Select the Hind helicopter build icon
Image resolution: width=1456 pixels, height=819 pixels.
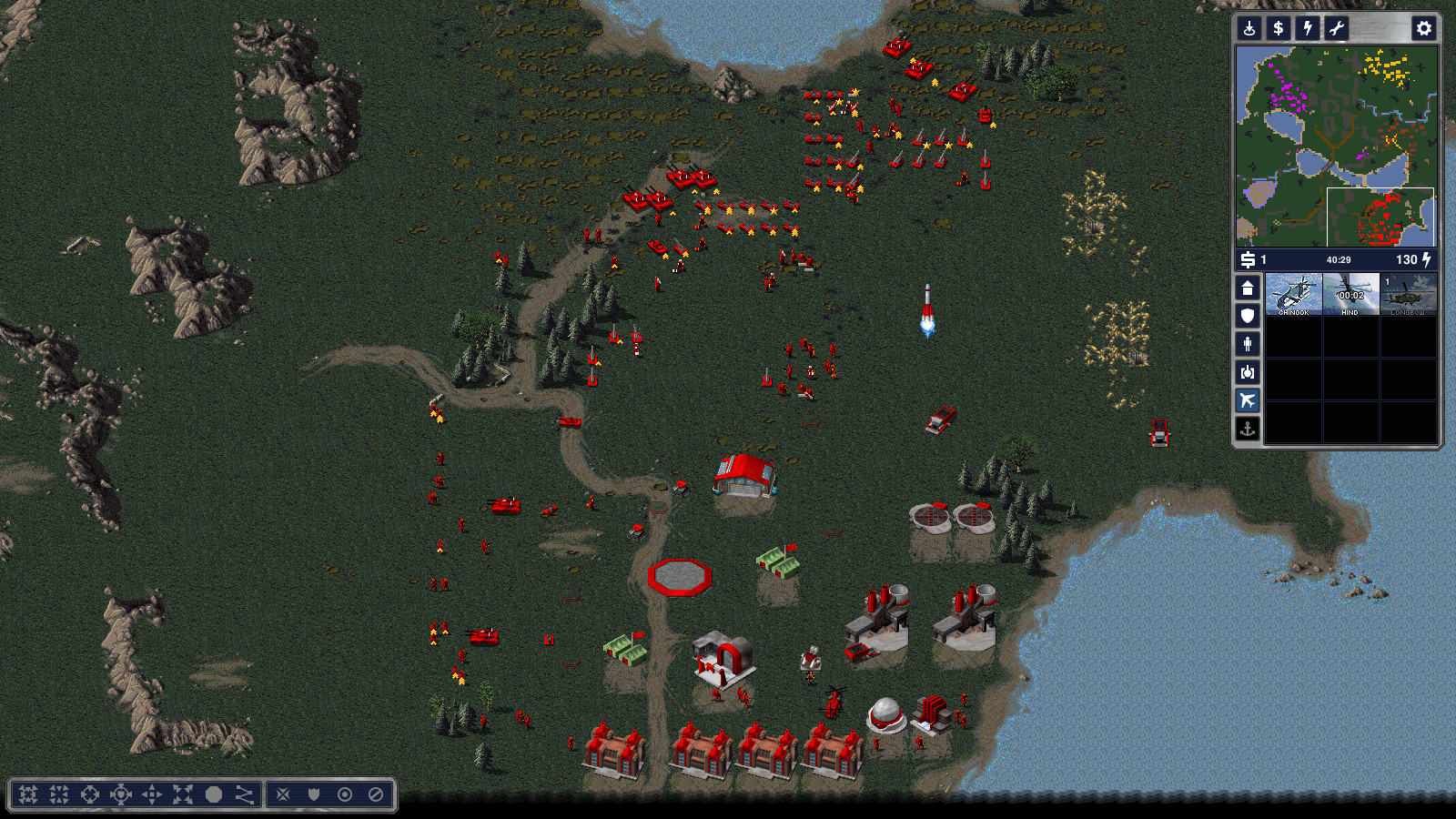click(1350, 294)
